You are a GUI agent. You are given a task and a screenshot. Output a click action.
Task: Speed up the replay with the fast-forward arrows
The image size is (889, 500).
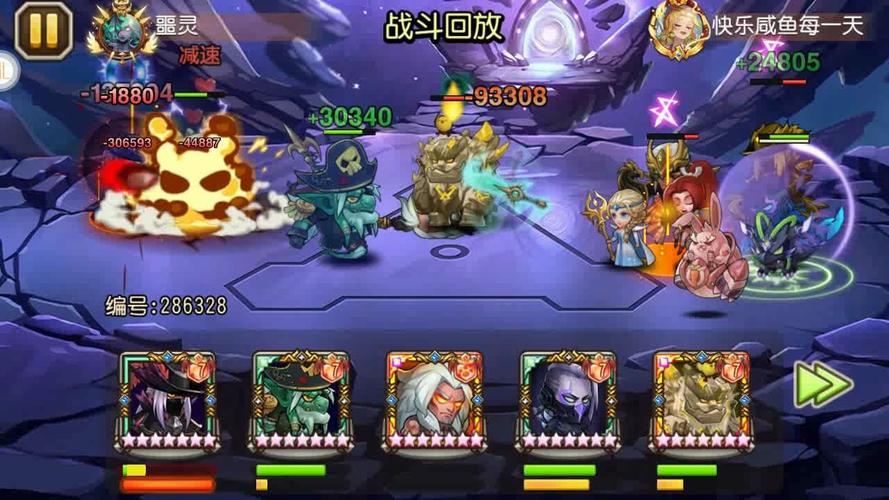[822, 385]
